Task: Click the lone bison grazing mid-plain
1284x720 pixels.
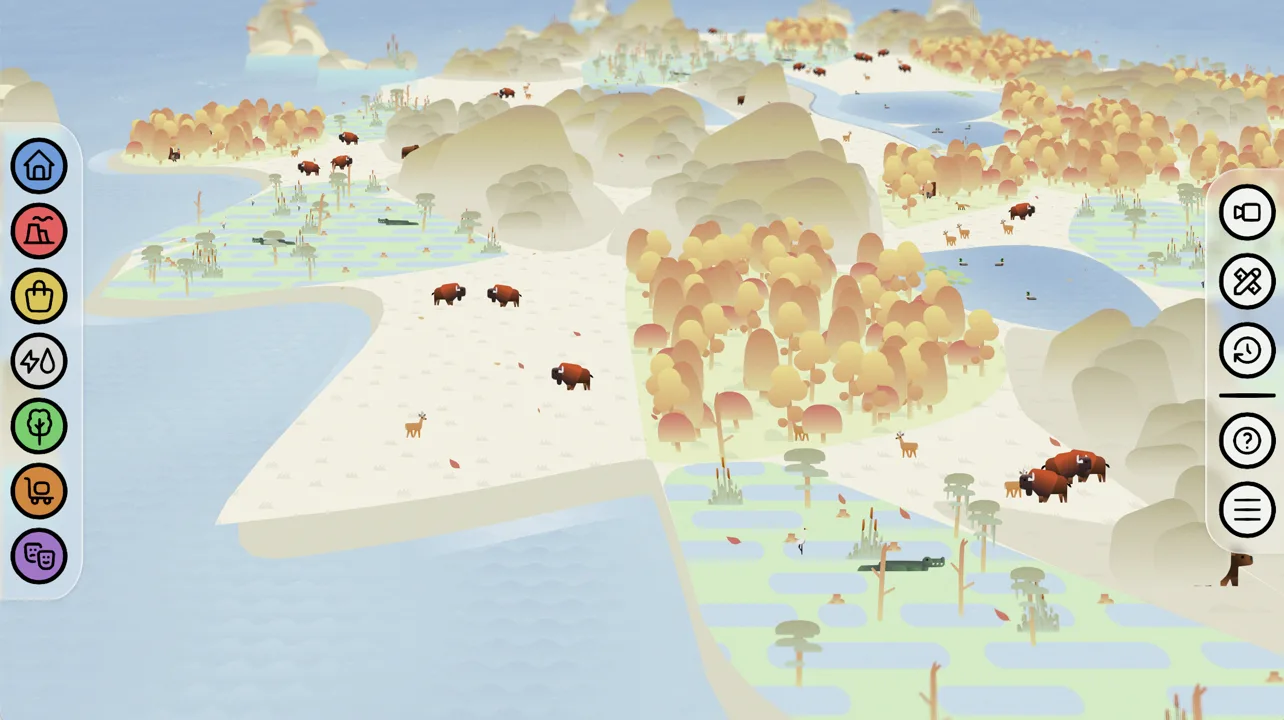Action: click(571, 375)
